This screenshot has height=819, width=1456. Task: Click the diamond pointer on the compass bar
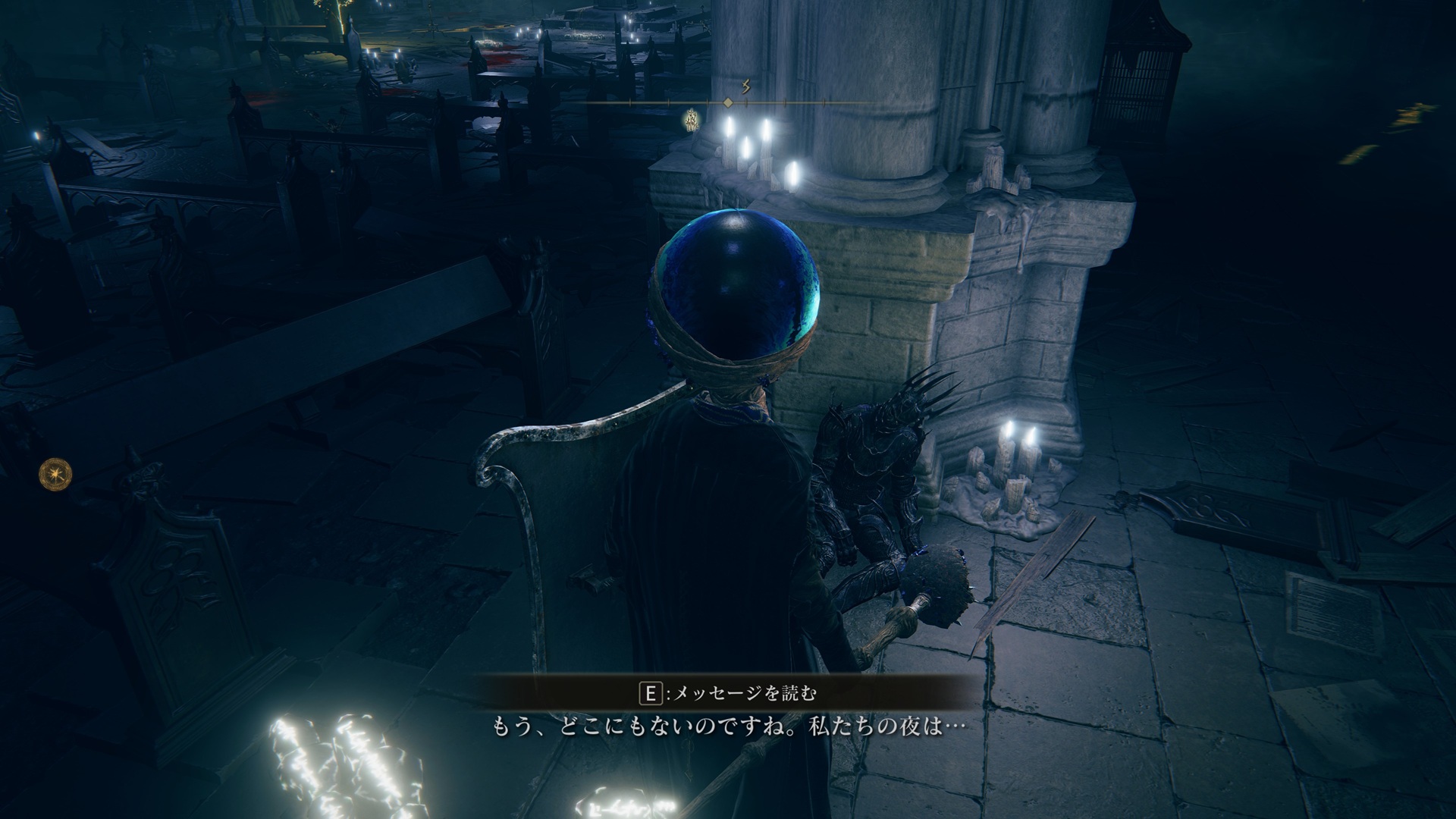[x=728, y=102]
